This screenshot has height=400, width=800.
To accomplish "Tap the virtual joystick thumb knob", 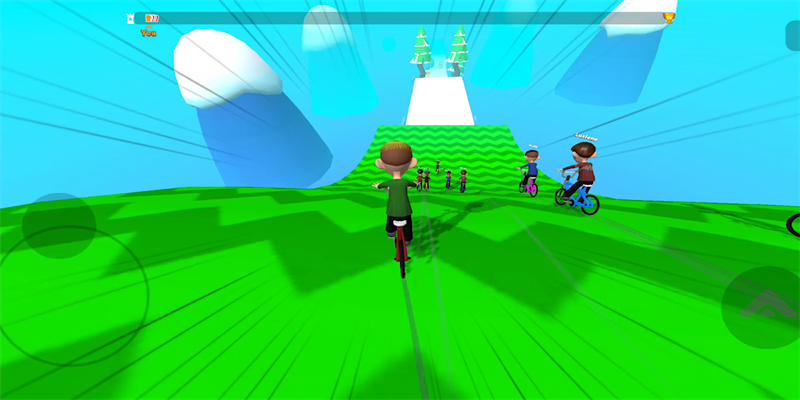I will [59, 226].
